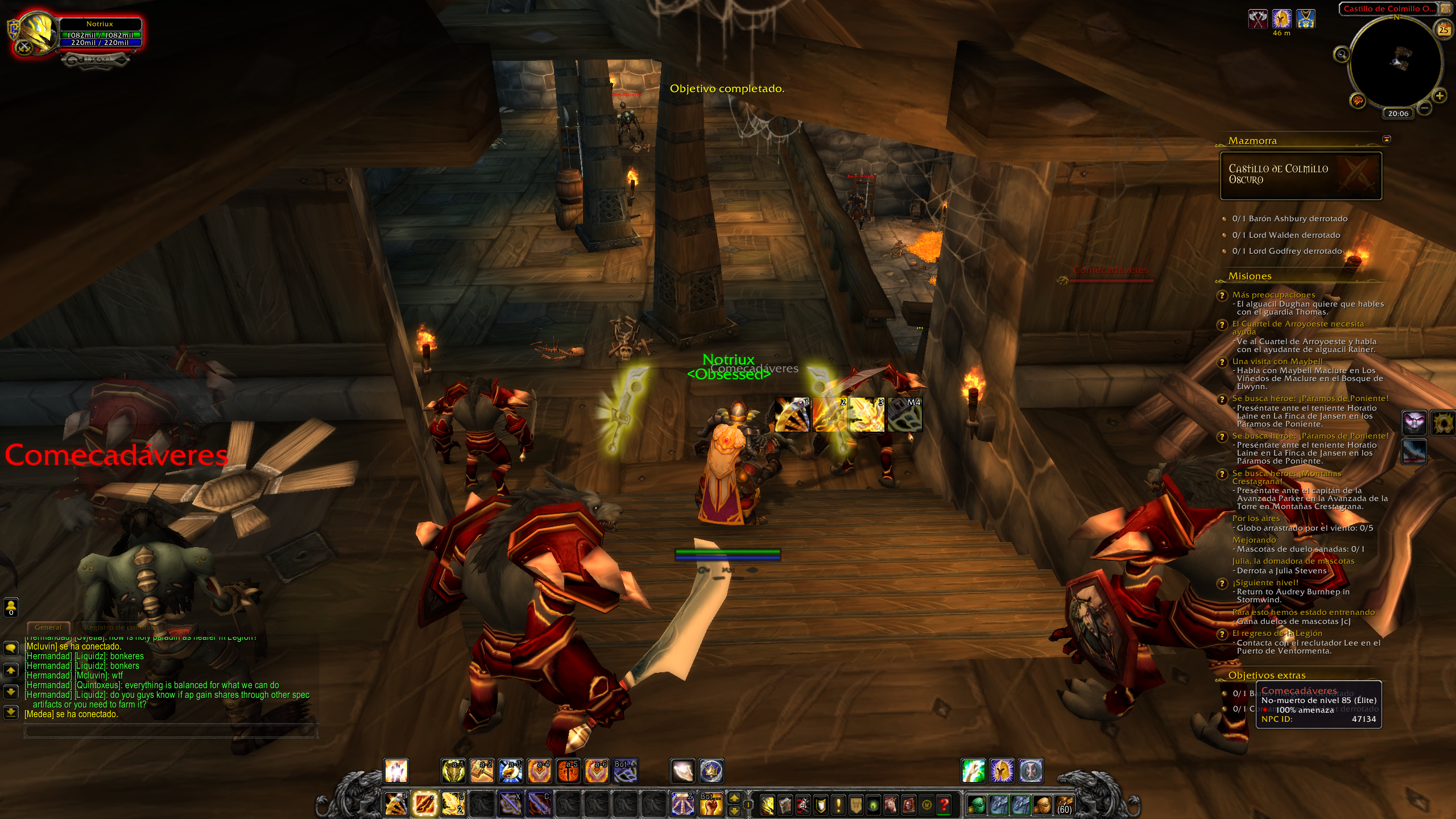Click the crossed axes buff icon
Screen dimensions: 1456x819
tap(1258, 19)
